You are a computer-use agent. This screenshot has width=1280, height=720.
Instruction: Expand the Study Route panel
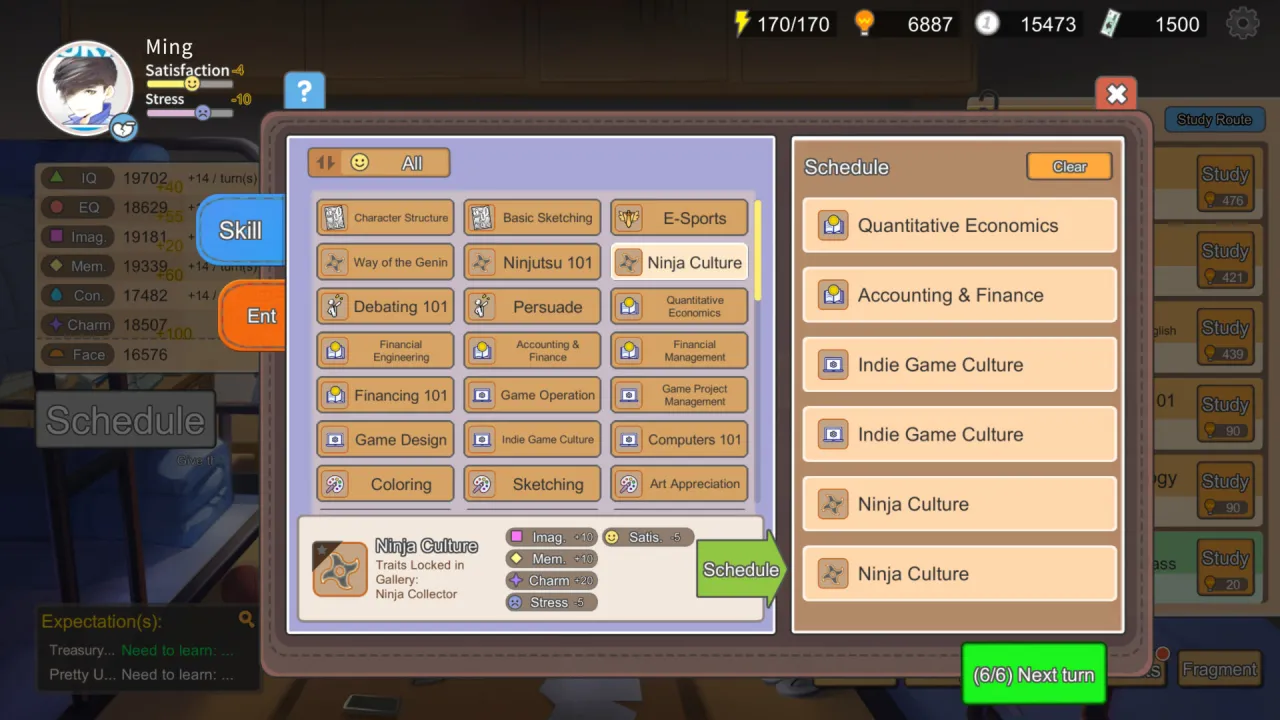[1213, 119]
